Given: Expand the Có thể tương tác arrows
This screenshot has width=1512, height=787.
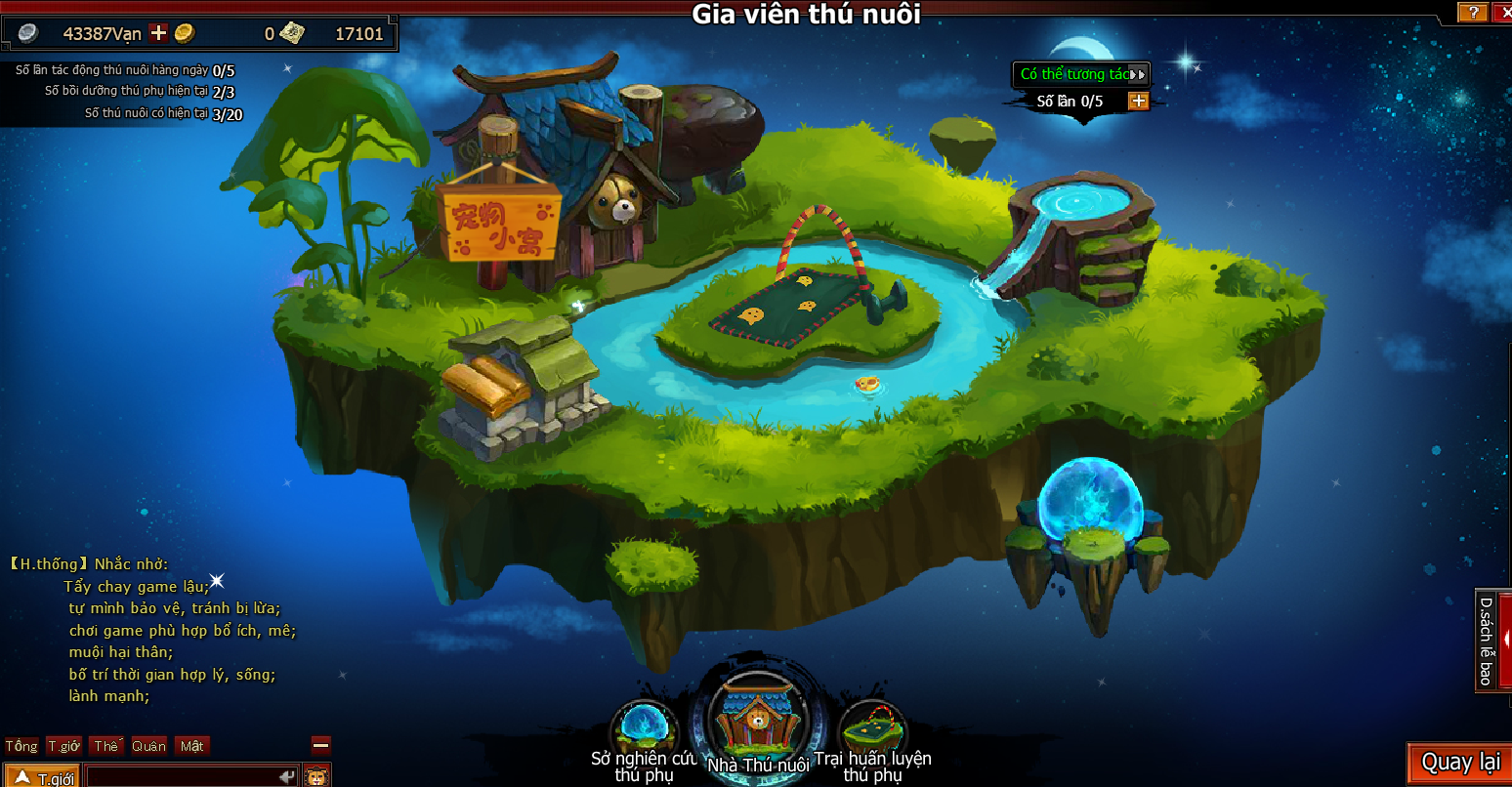Looking at the screenshot, I should pyautogui.click(x=1137, y=74).
